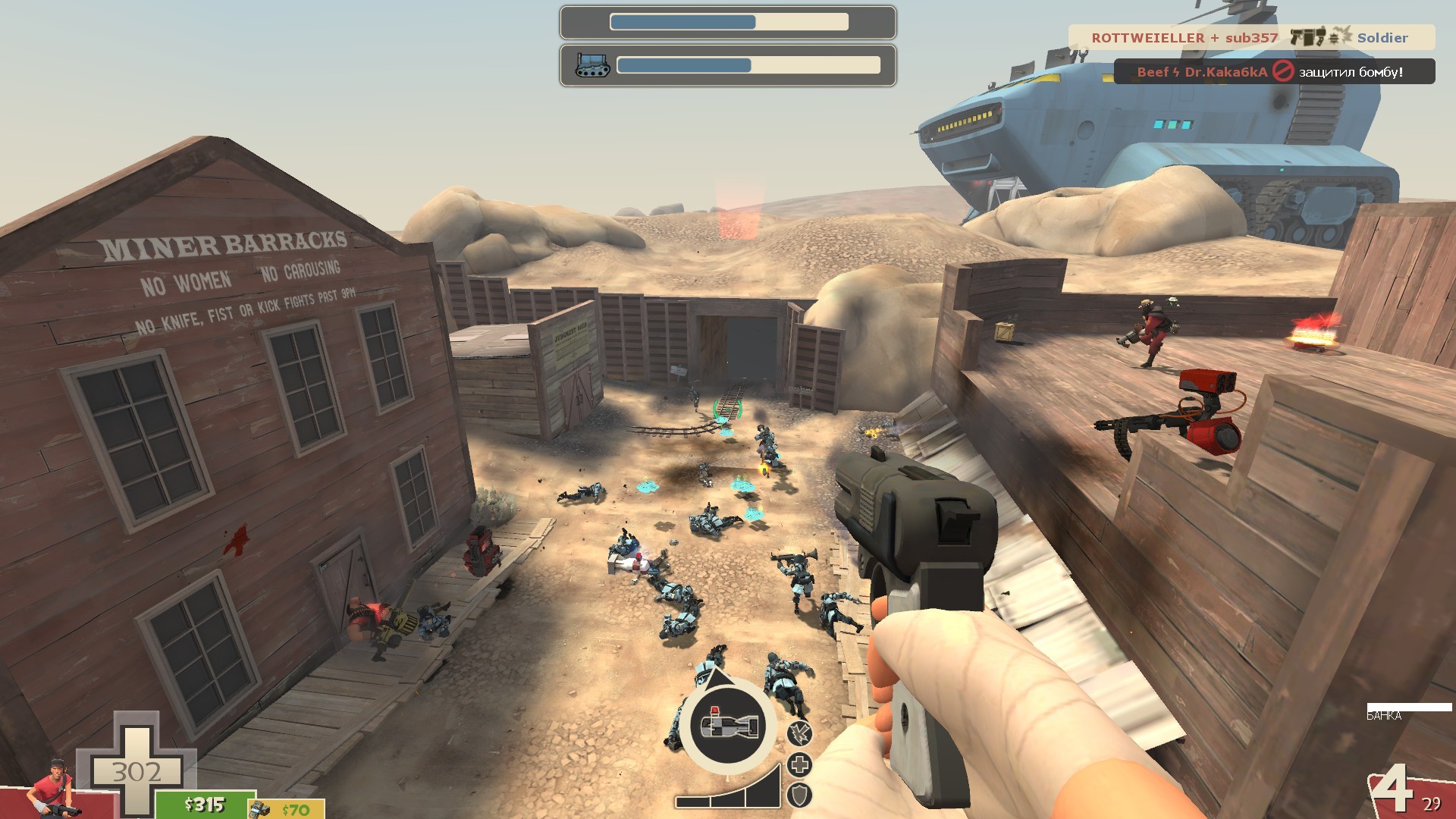Toggle the middle segment of the upgrade ramp meter
The width and height of the screenshot is (1456, 819).
(727, 800)
